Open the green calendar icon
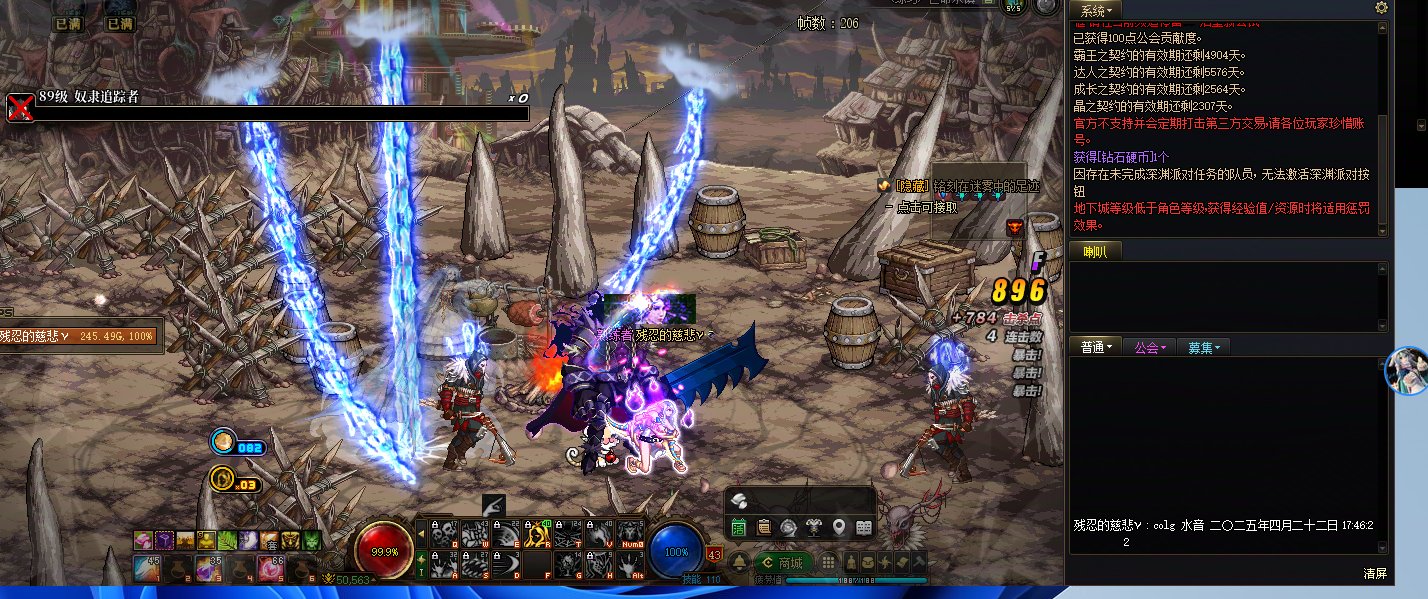Viewport: 1428px width, 599px height. coord(738,527)
